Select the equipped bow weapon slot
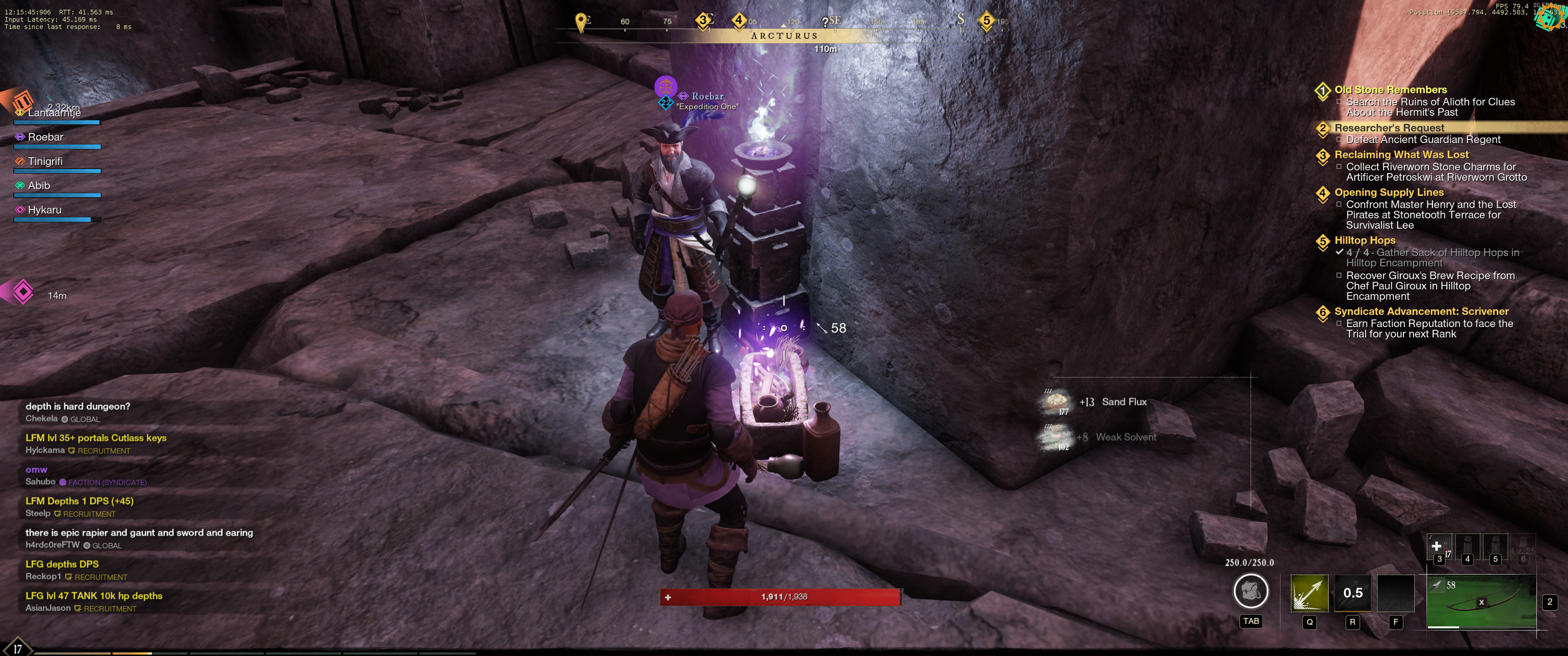 [x=1480, y=602]
